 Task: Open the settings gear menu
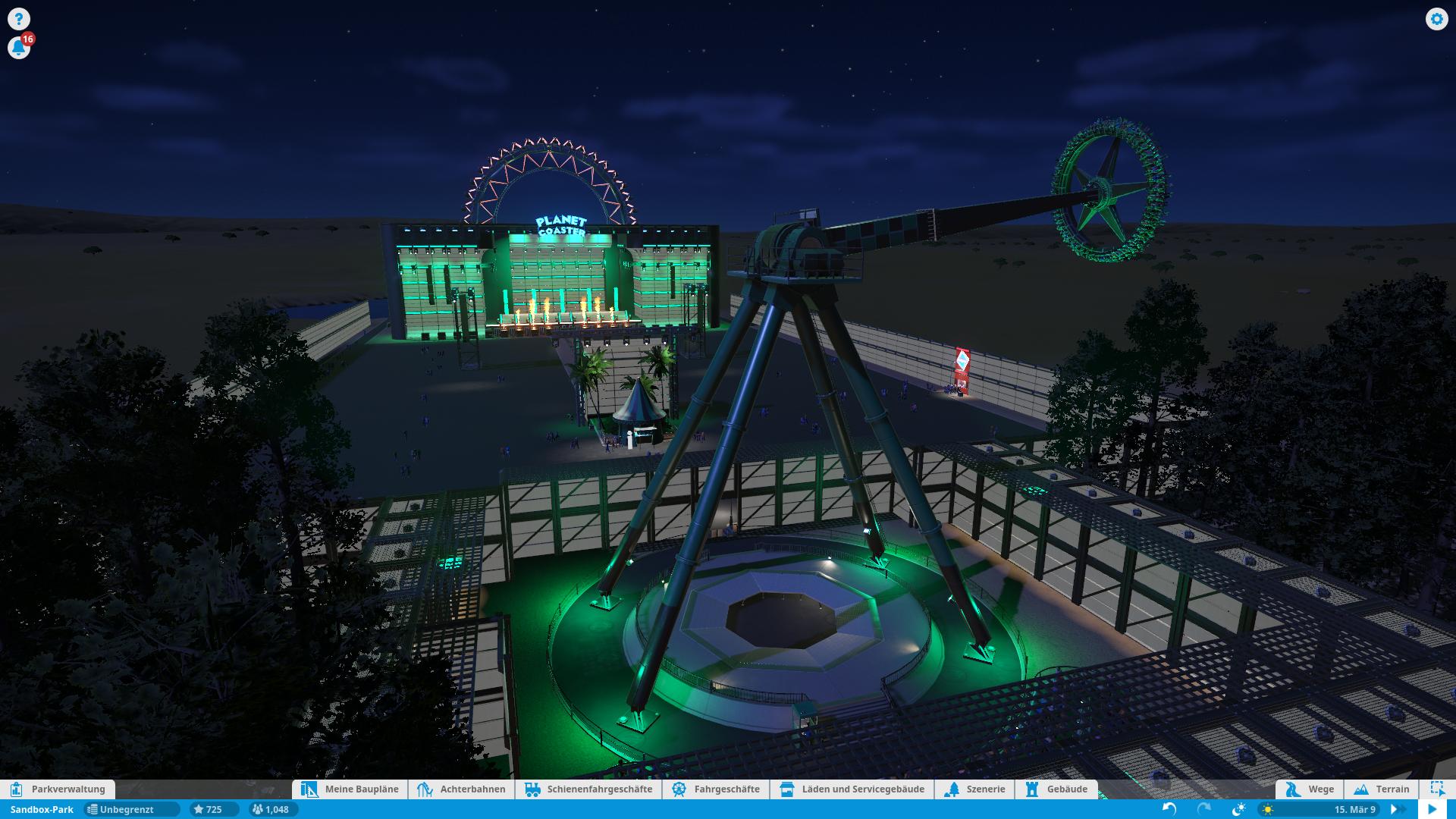[x=1436, y=19]
